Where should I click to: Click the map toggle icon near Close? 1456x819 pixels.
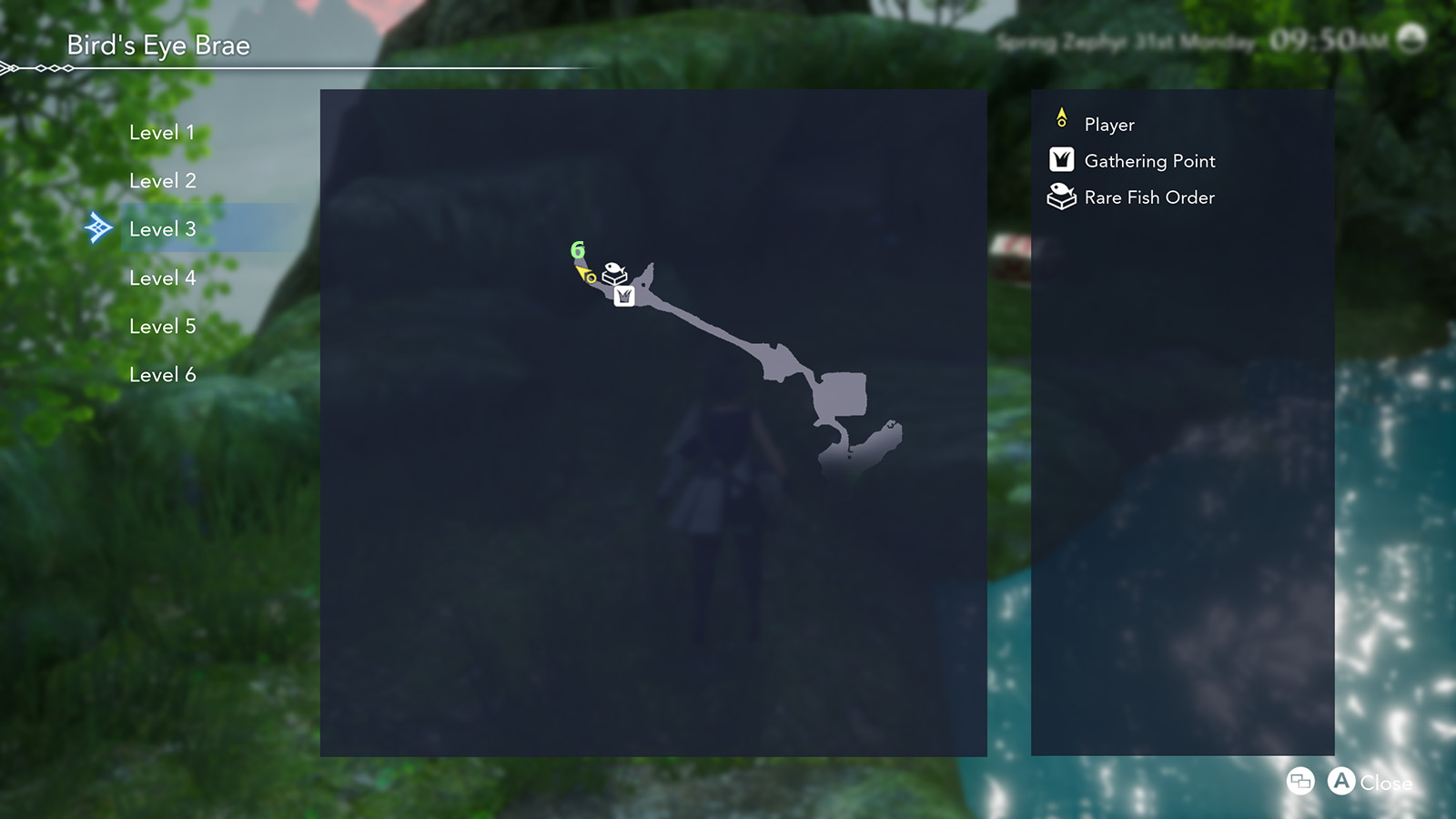coord(1300,781)
